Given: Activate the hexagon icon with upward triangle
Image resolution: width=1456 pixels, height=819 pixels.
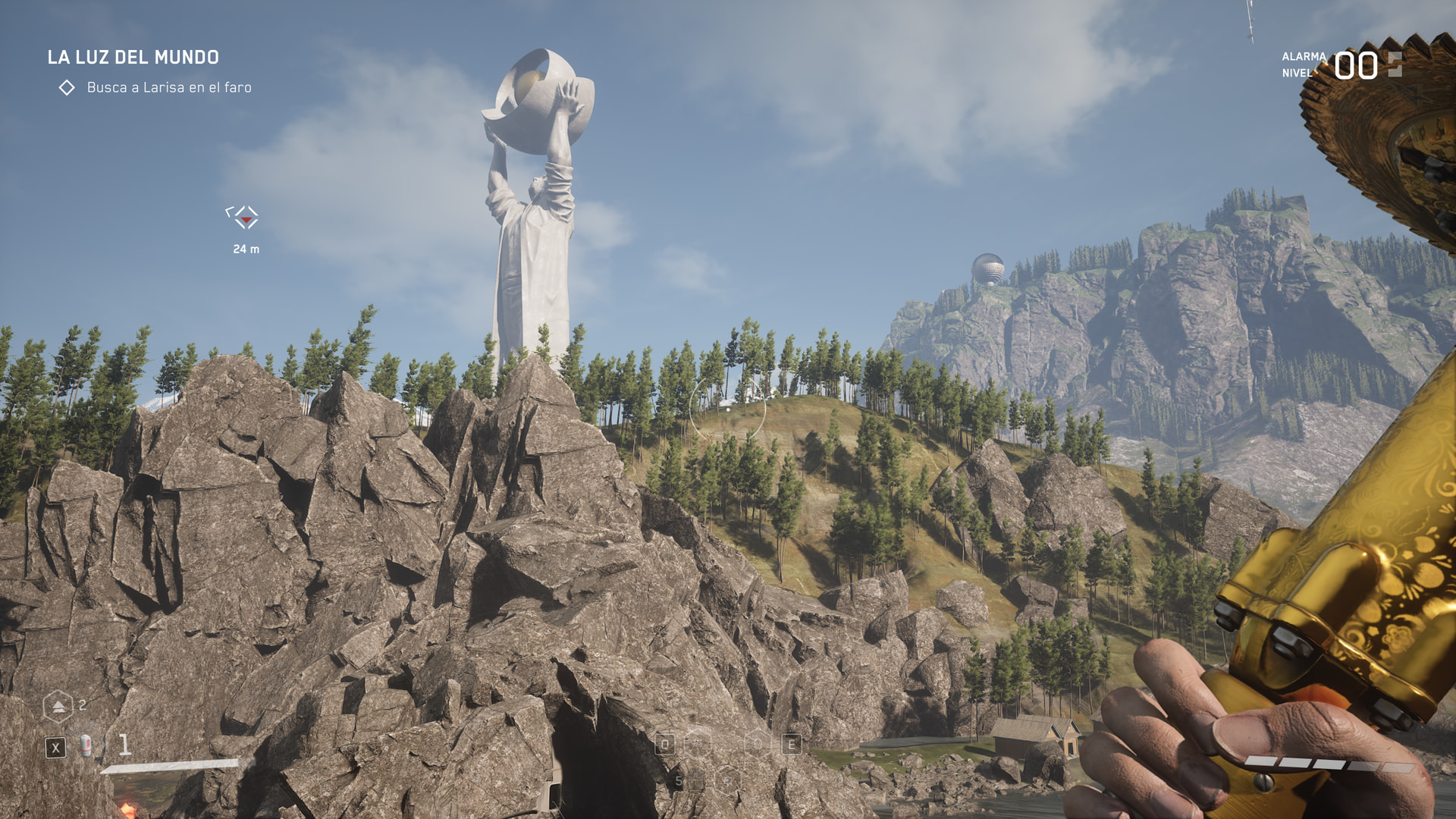Looking at the screenshot, I should (x=58, y=706).
